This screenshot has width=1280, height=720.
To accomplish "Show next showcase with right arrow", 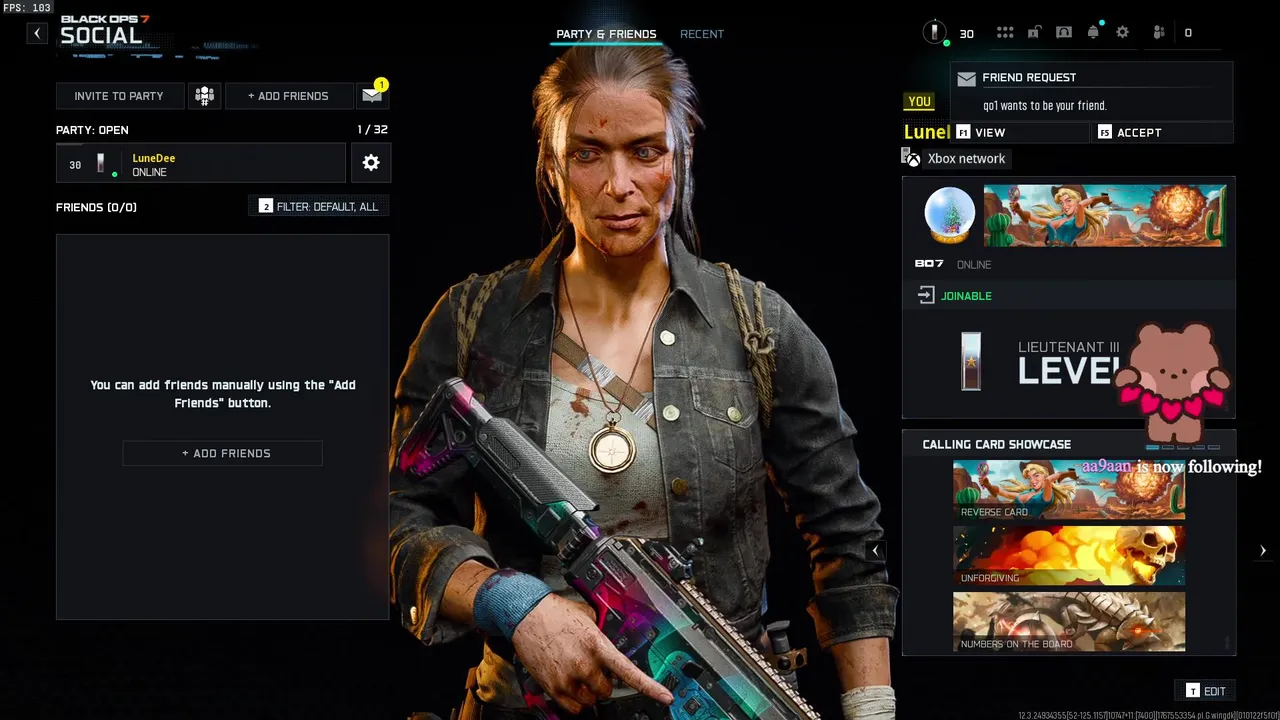I will click(1263, 550).
